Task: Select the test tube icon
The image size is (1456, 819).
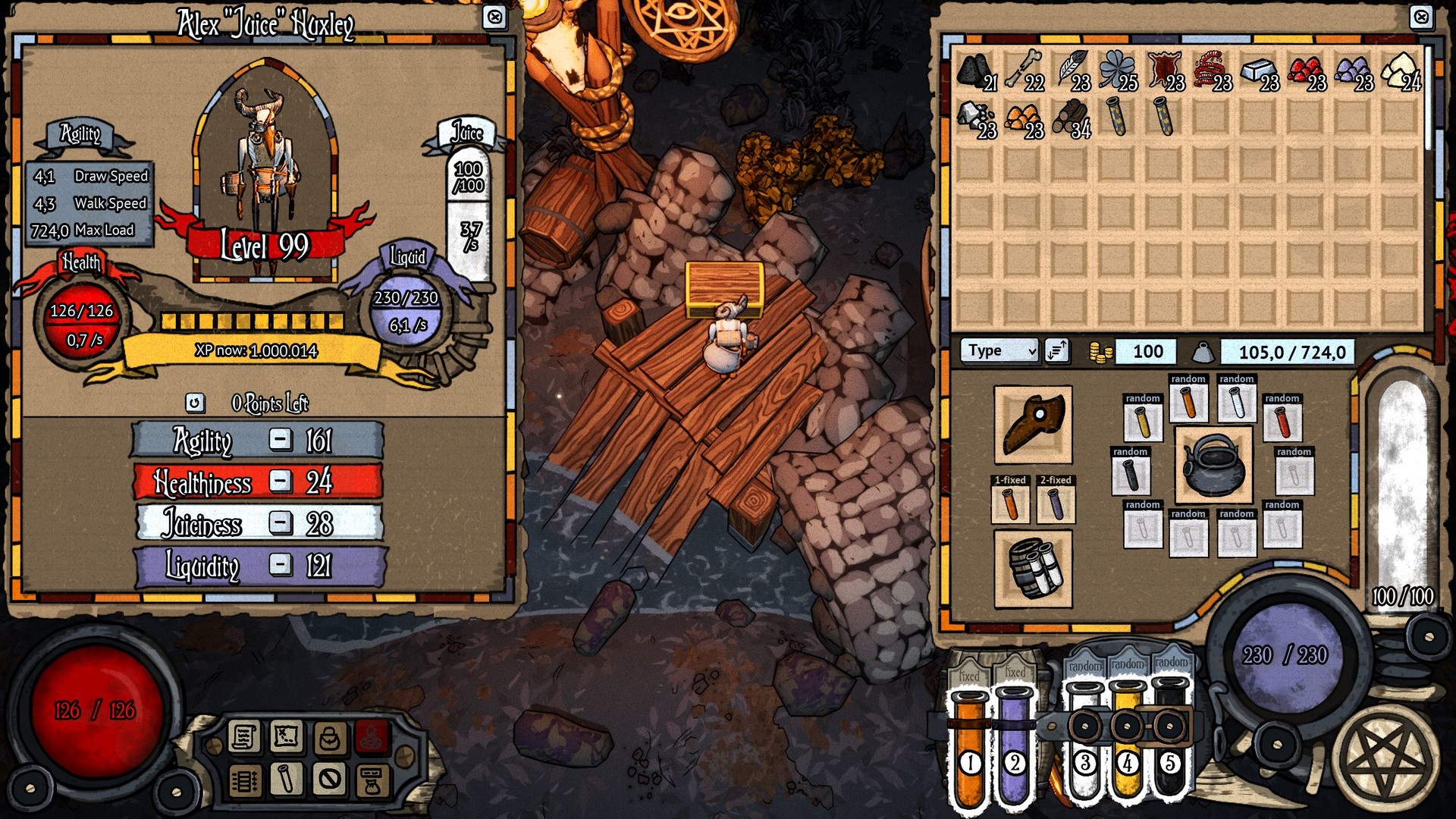Action: (x=285, y=781)
